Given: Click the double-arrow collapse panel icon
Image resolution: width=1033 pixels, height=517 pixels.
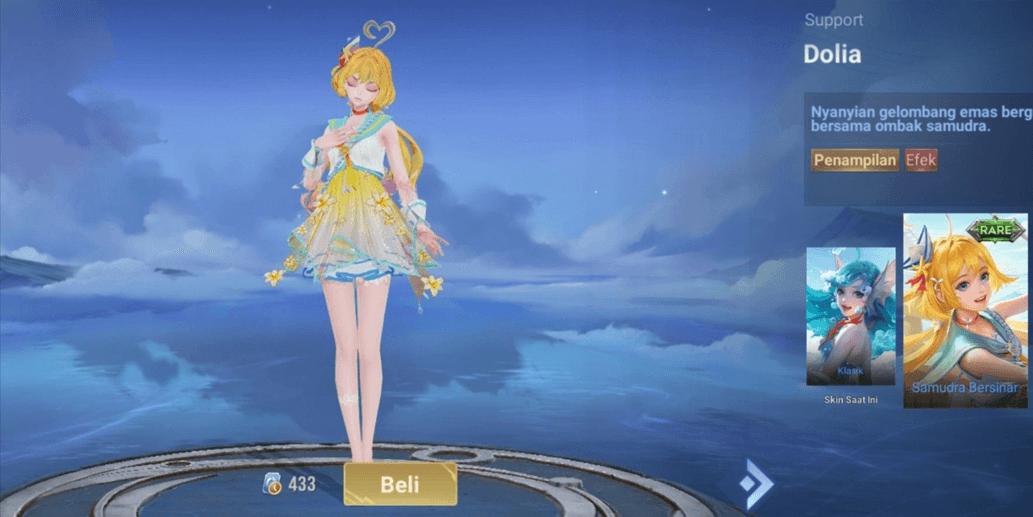Looking at the screenshot, I should (755, 484).
